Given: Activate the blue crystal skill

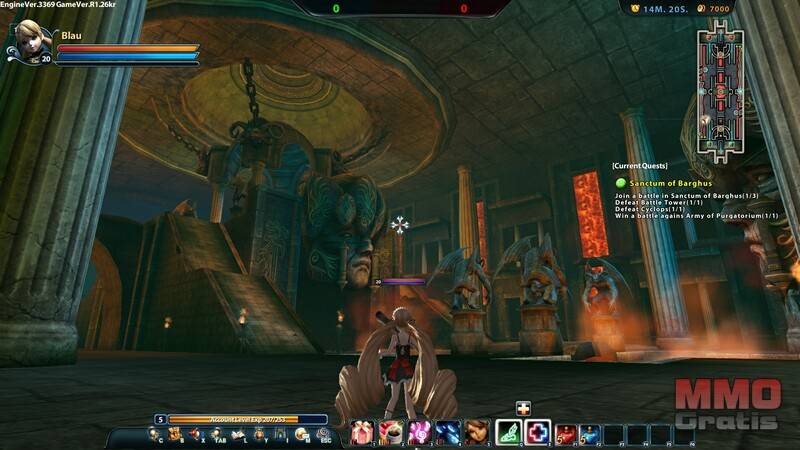Looking at the screenshot, I should [448, 432].
